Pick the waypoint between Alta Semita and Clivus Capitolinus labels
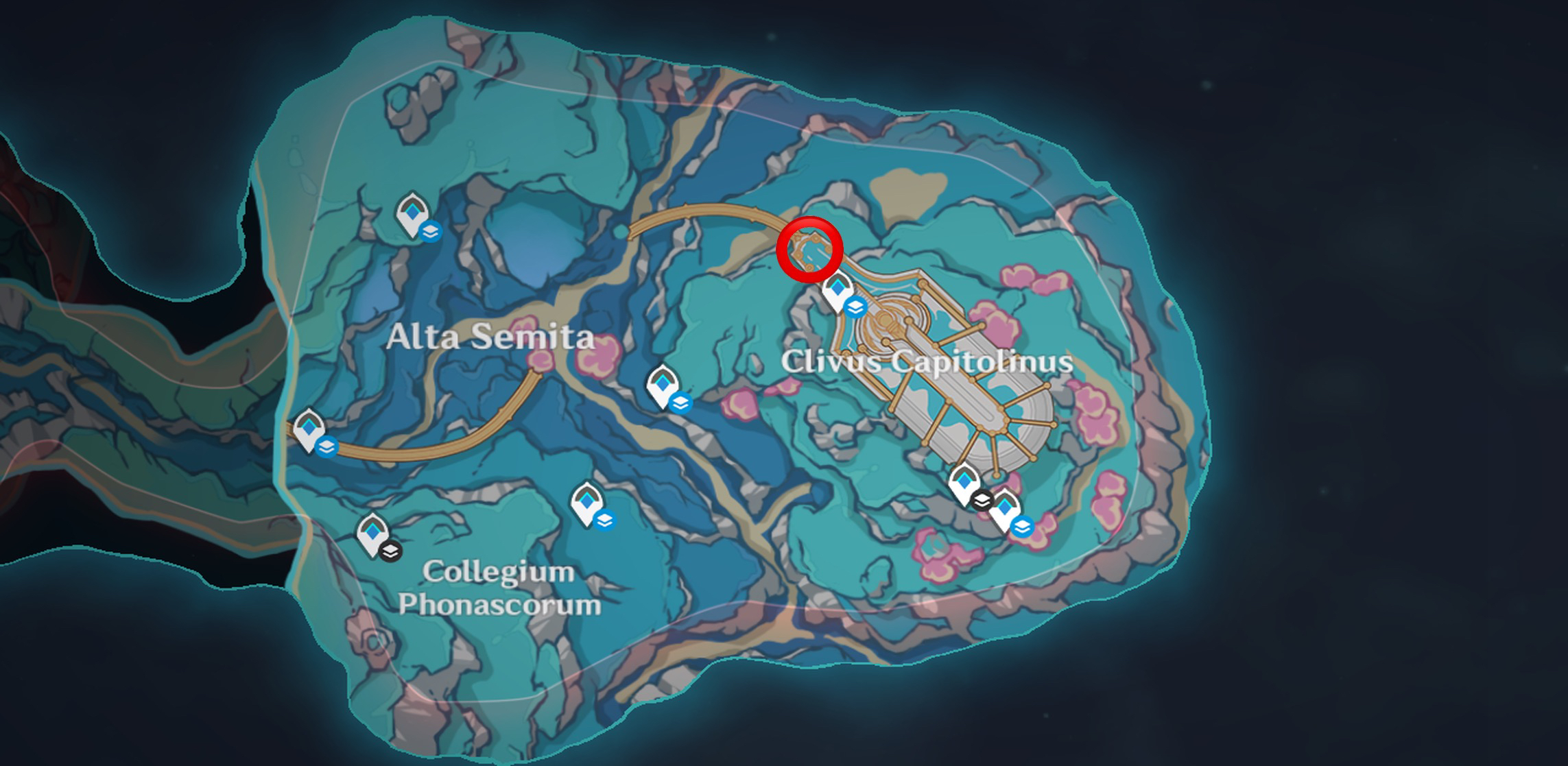1568x766 pixels. pos(662,387)
